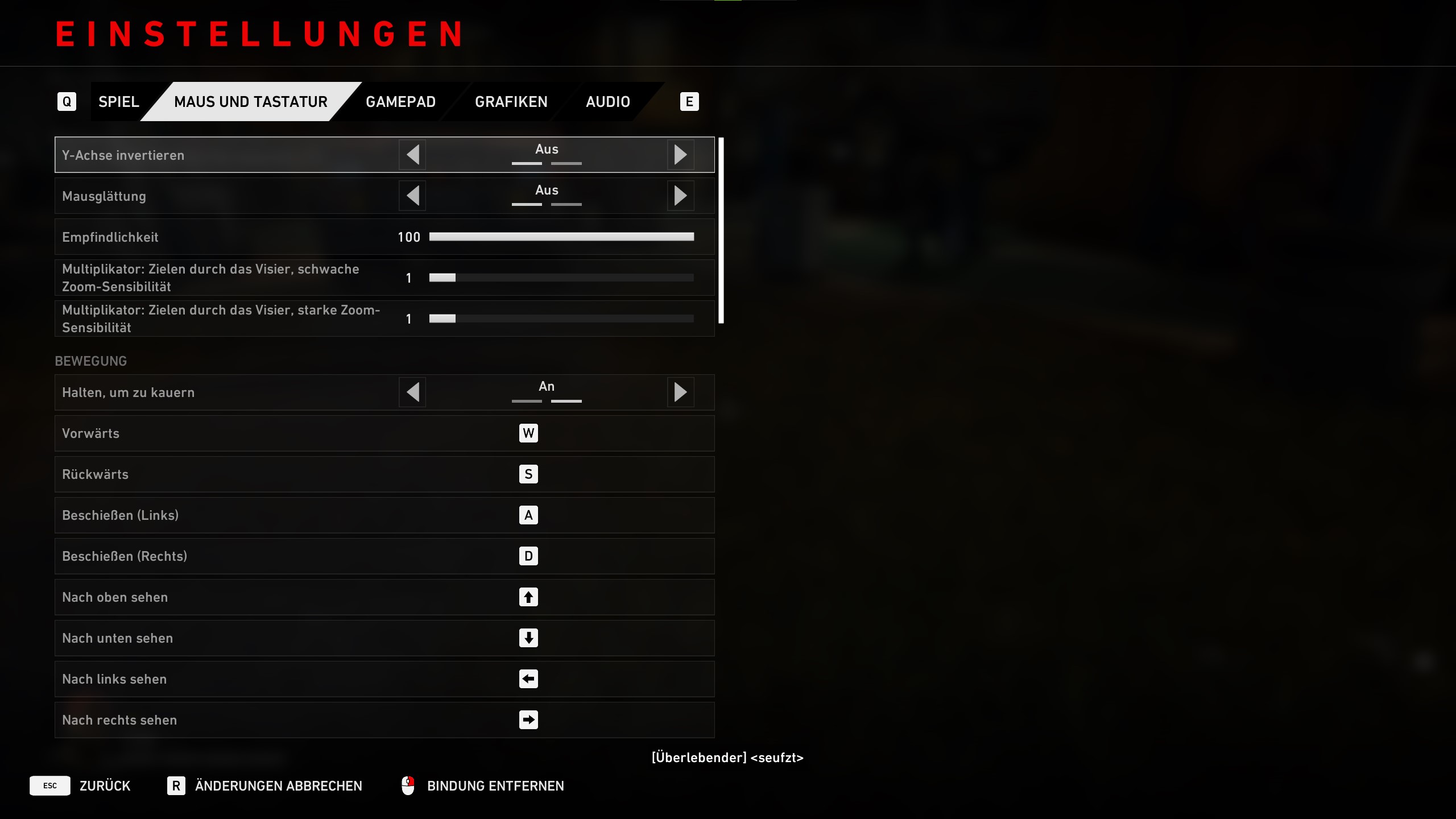The width and height of the screenshot is (1456, 819).
Task: Switch to the Spiel tab
Action: [118, 102]
